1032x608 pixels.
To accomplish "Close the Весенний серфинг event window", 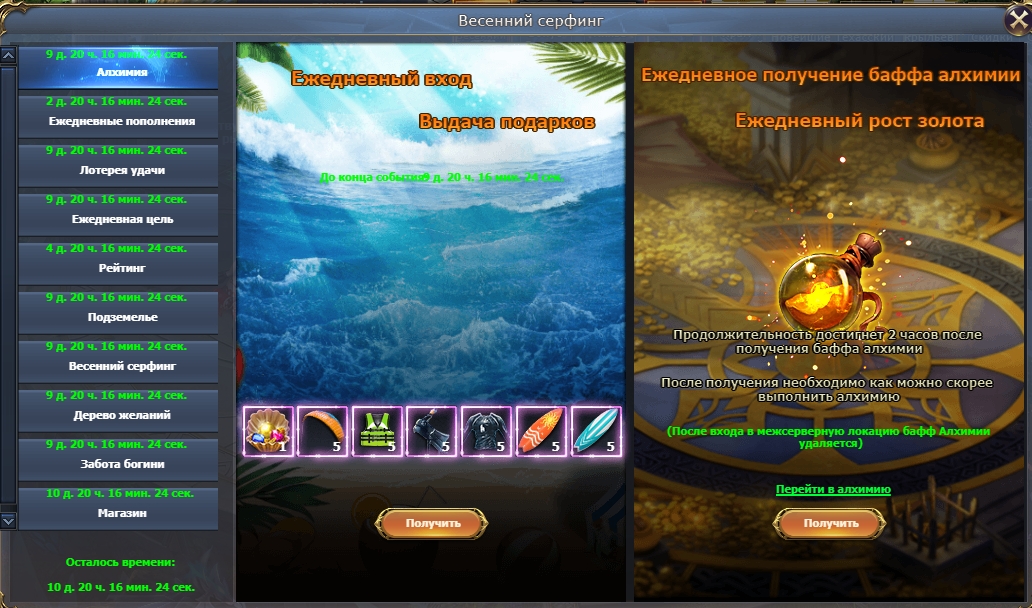I will 1017,21.
